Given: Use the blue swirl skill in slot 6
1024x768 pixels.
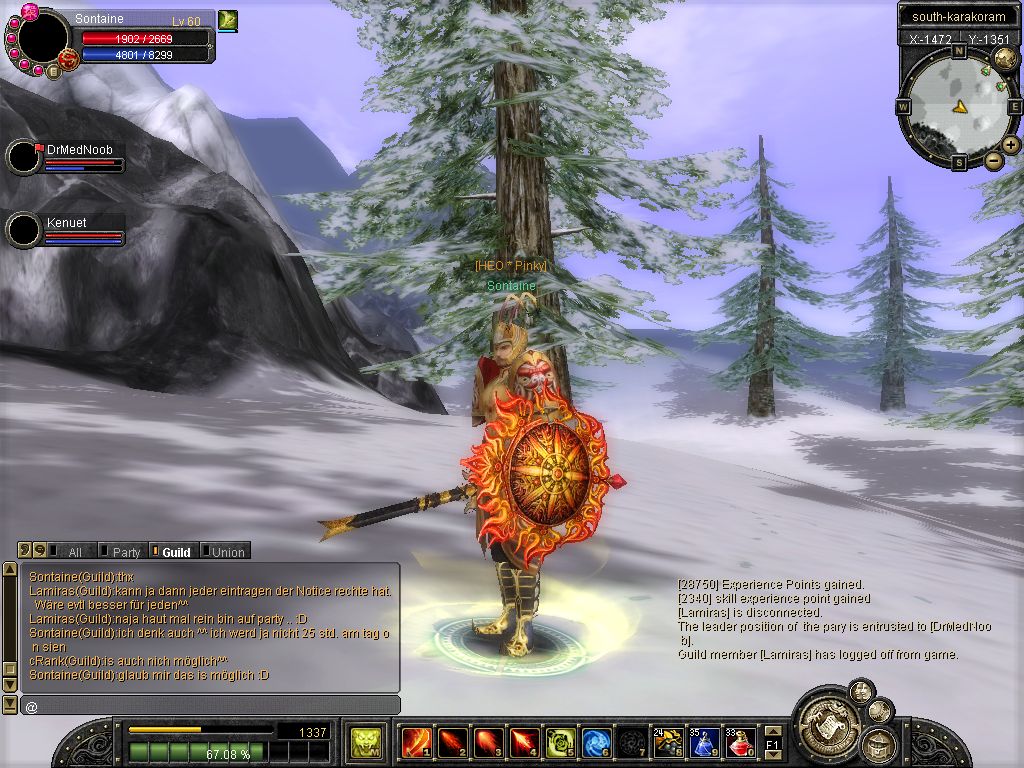Looking at the screenshot, I should pos(596,743).
